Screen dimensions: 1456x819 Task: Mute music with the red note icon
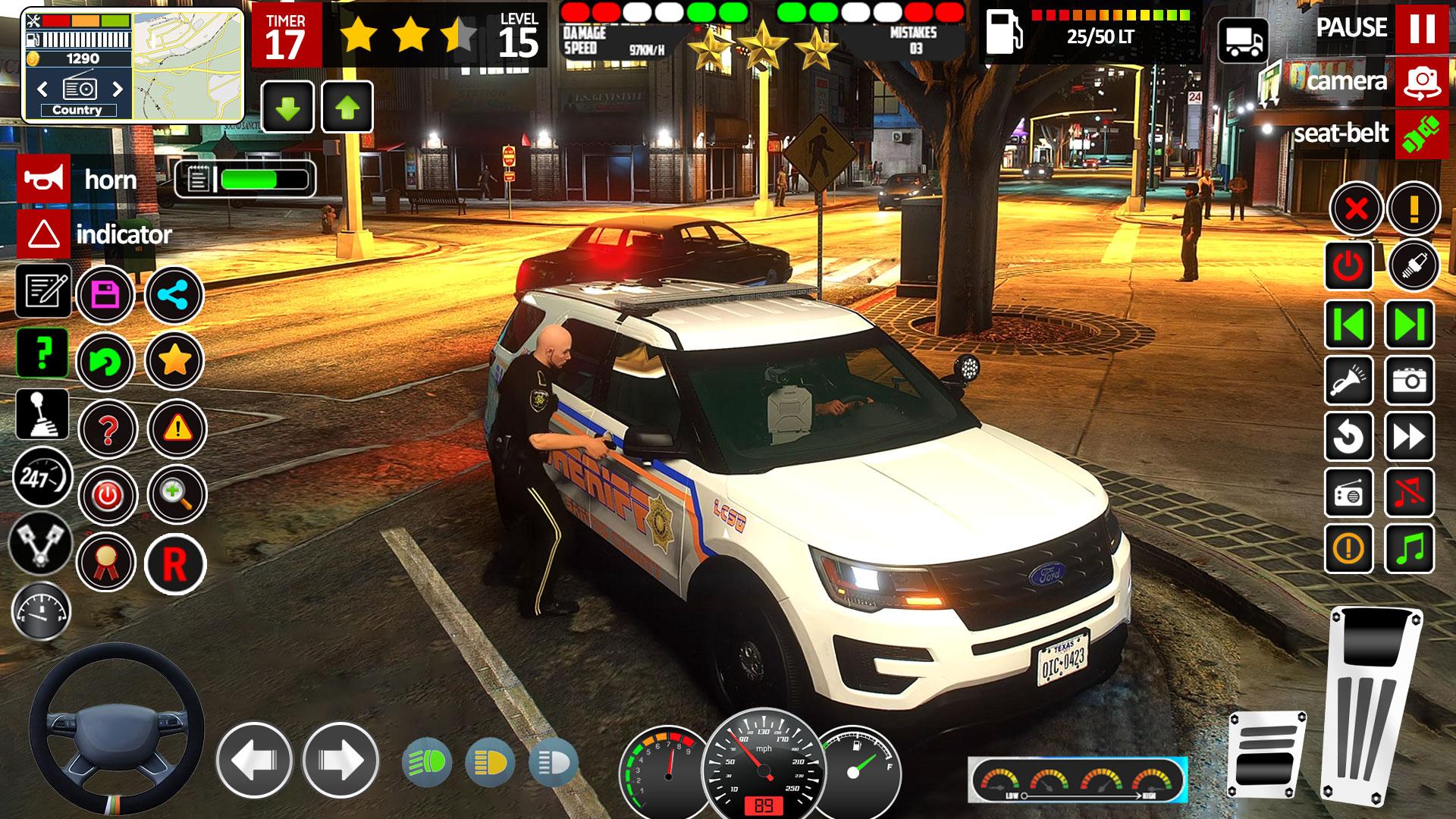click(1410, 493)
